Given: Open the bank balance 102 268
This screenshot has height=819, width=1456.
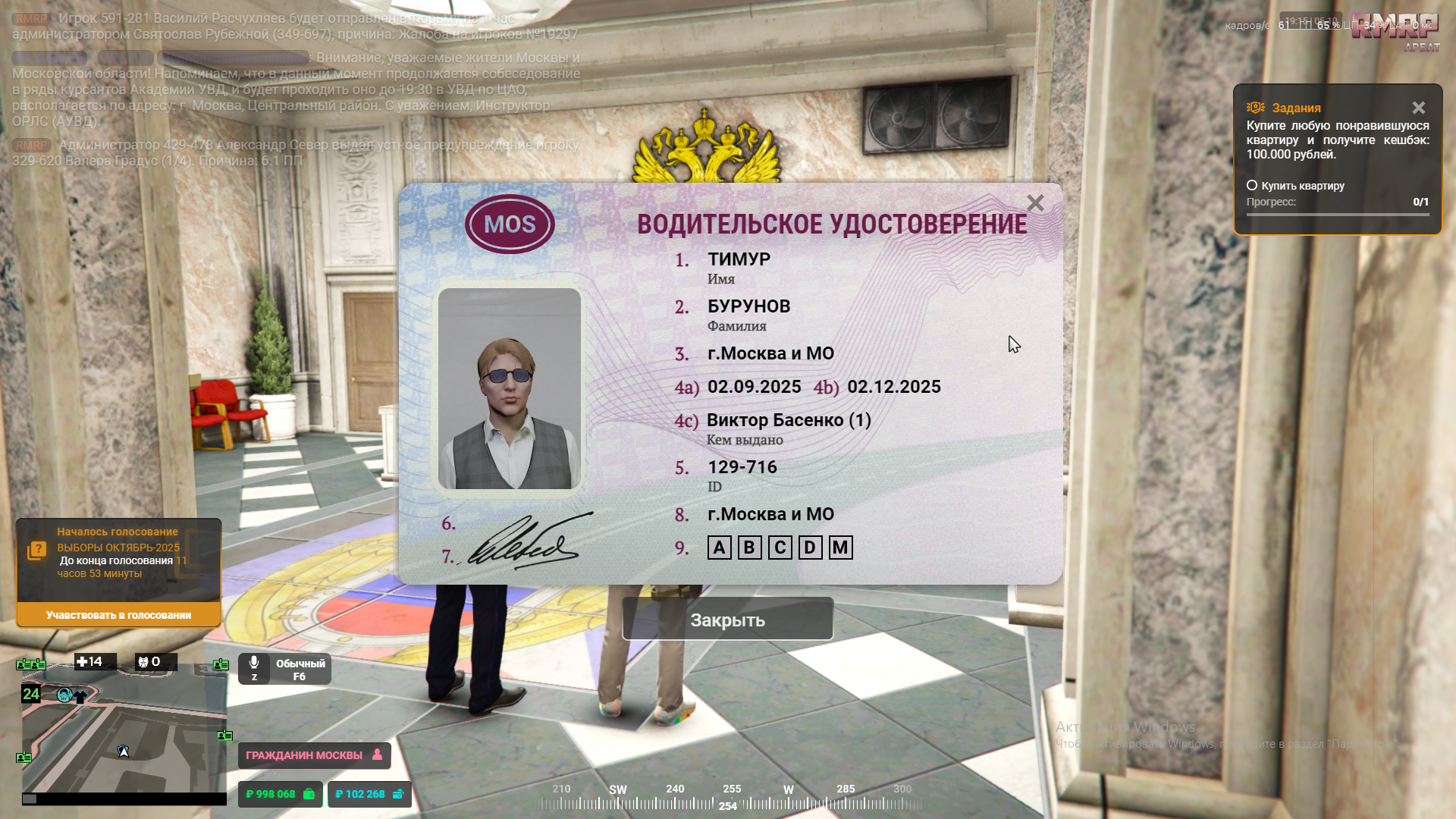Looking at the screenshot, I should click(x=369, y=794).
